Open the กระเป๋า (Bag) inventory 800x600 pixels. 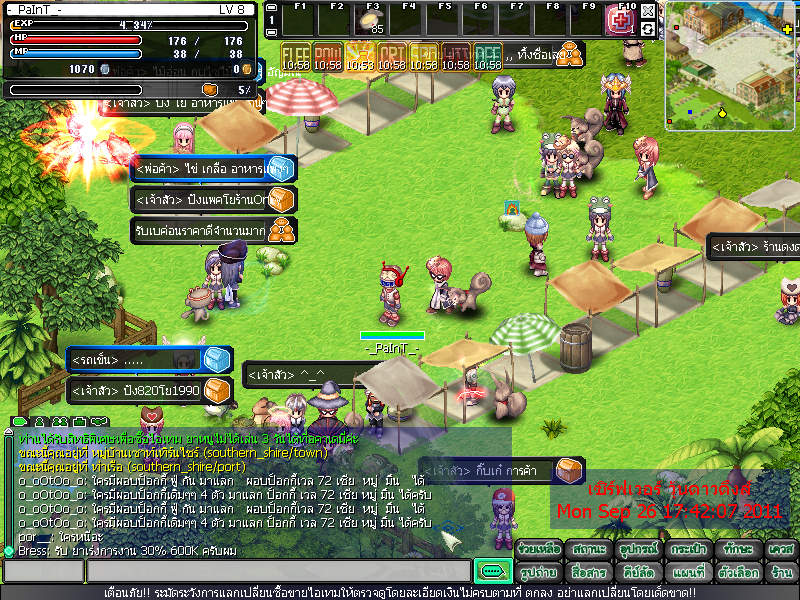(x=687, y=550)
